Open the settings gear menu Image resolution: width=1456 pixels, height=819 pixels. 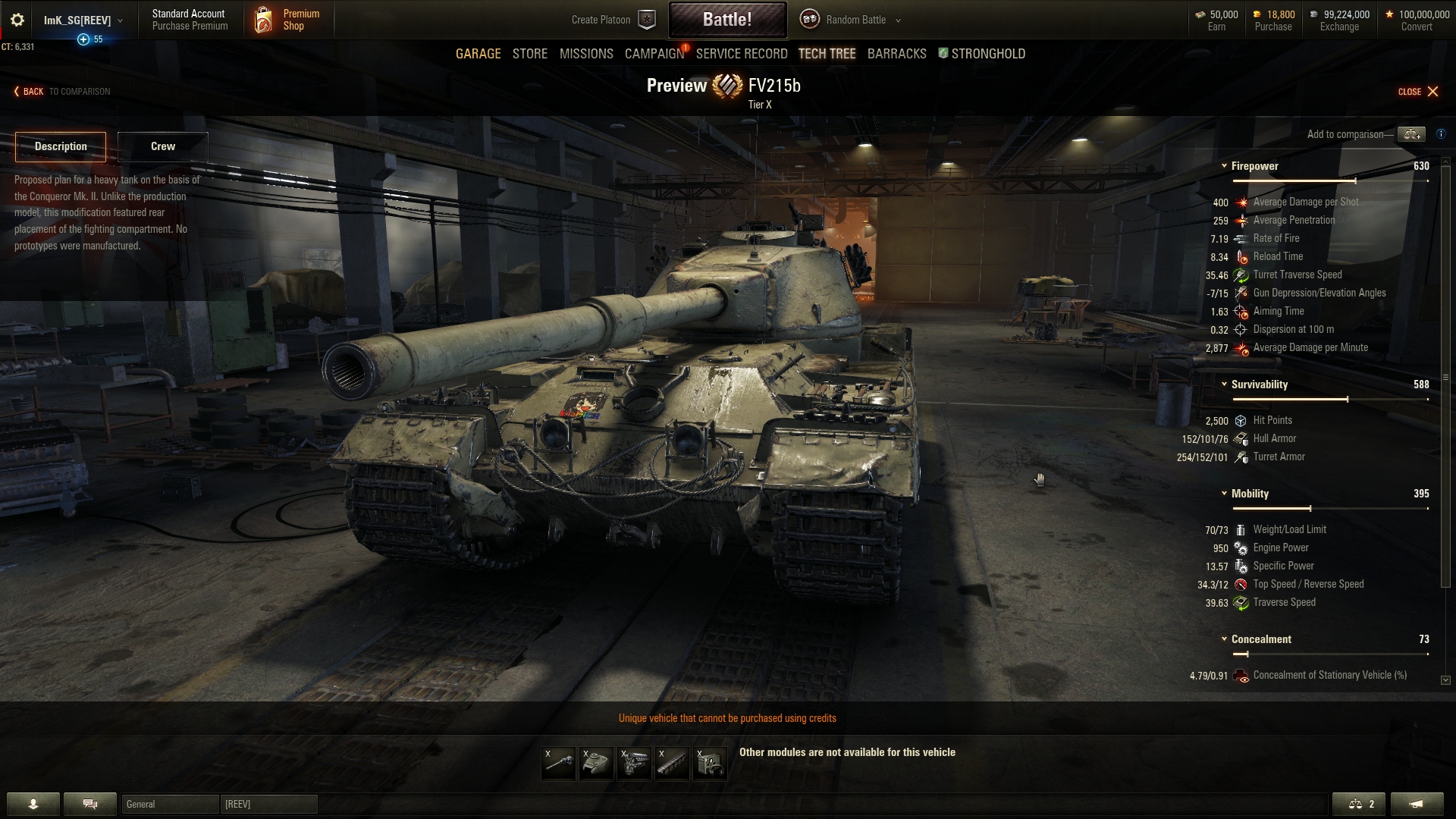point(17,20)
